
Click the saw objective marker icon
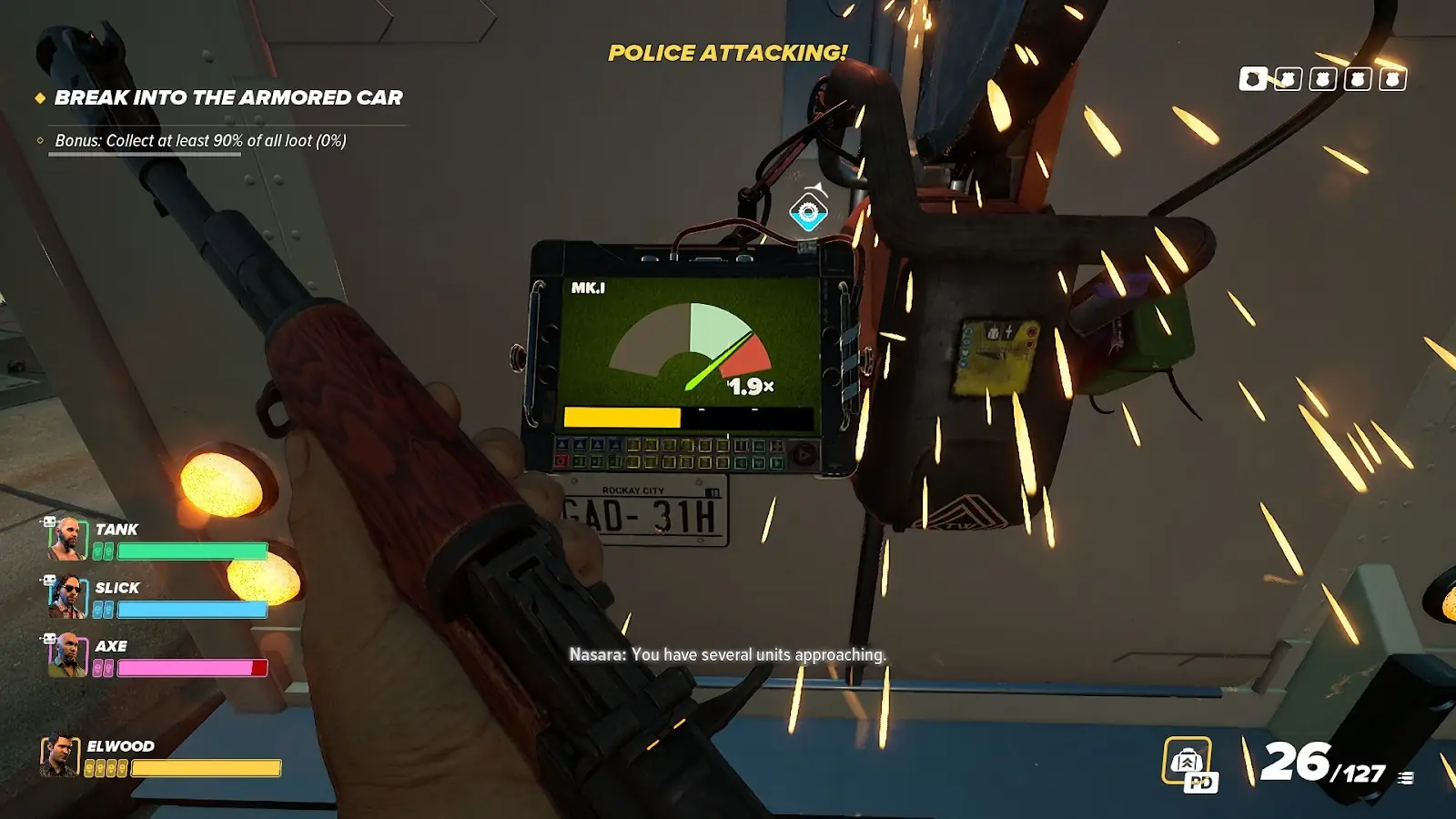tap(808, 213)
